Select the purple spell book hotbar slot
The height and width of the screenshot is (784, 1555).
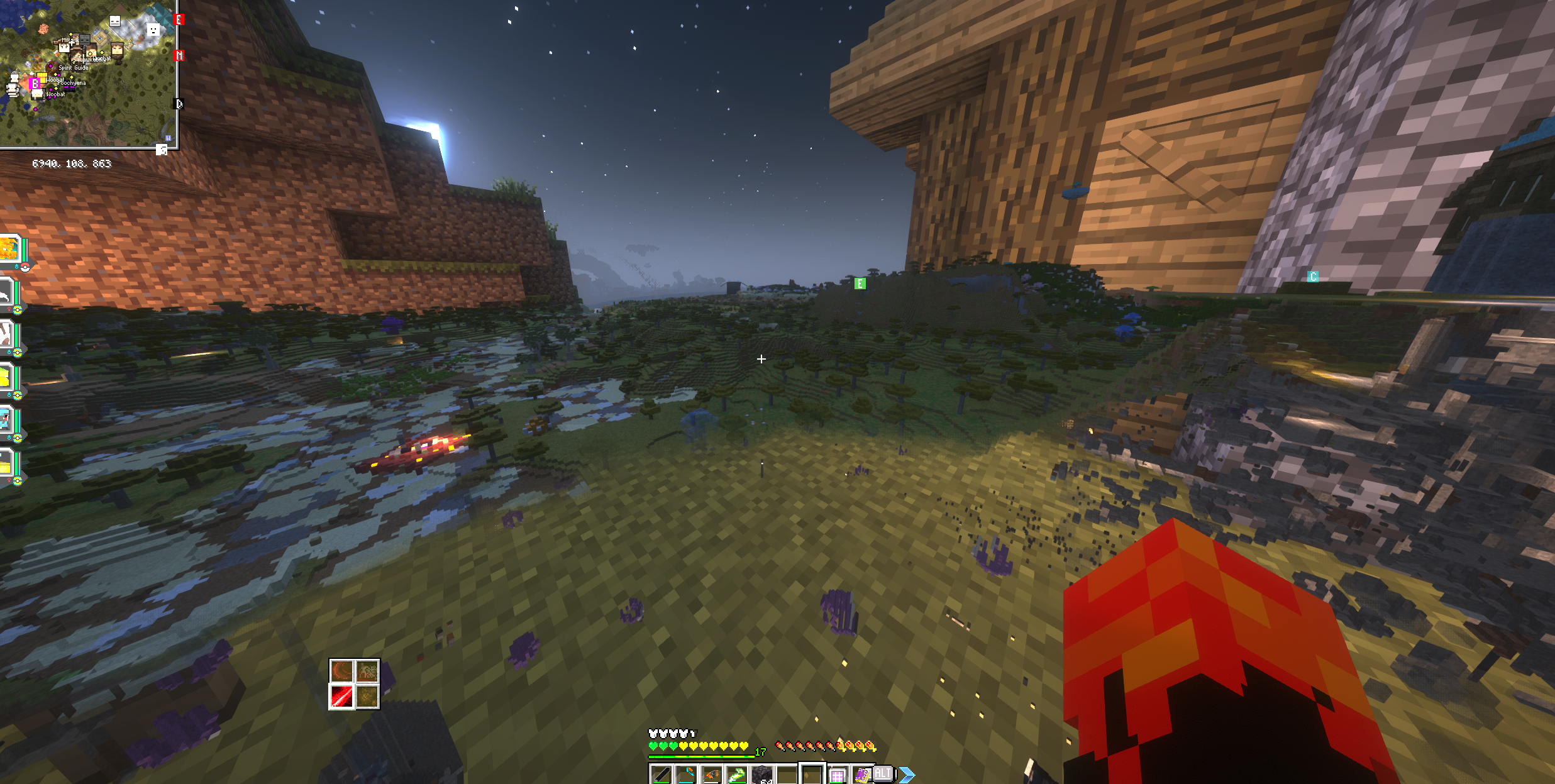pos(862,775)
